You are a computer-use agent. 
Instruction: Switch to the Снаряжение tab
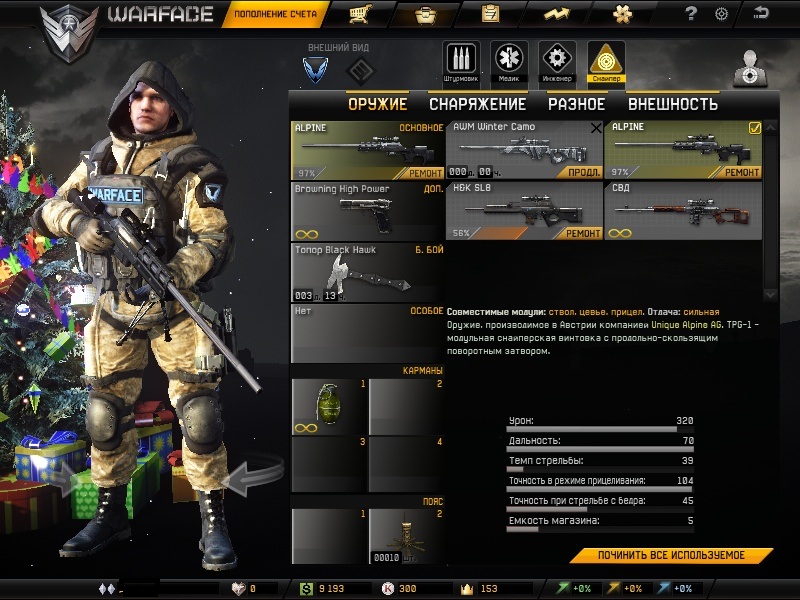477,104
